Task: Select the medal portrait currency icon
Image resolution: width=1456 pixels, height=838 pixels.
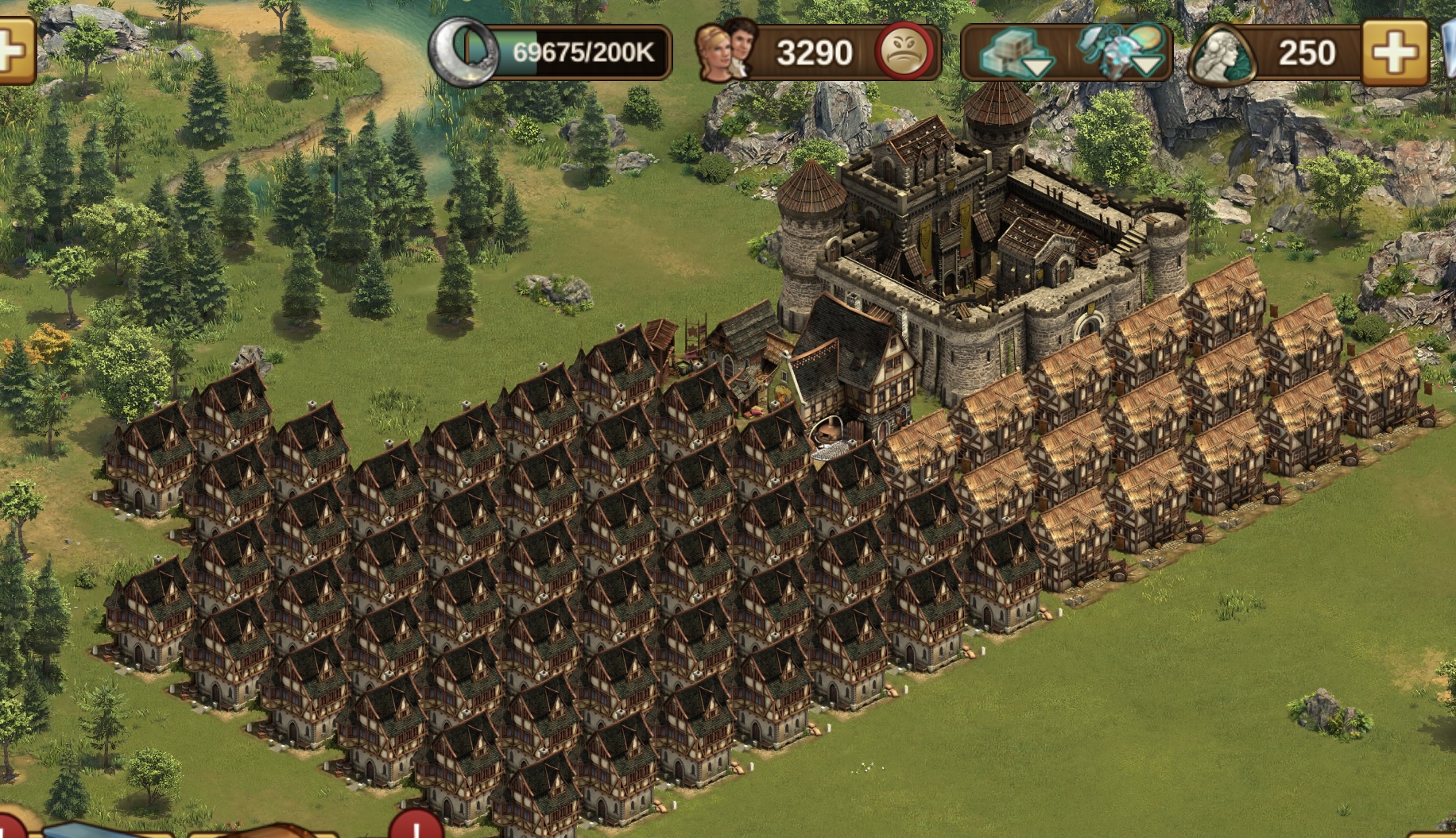Action: [x=1223, y=53]
